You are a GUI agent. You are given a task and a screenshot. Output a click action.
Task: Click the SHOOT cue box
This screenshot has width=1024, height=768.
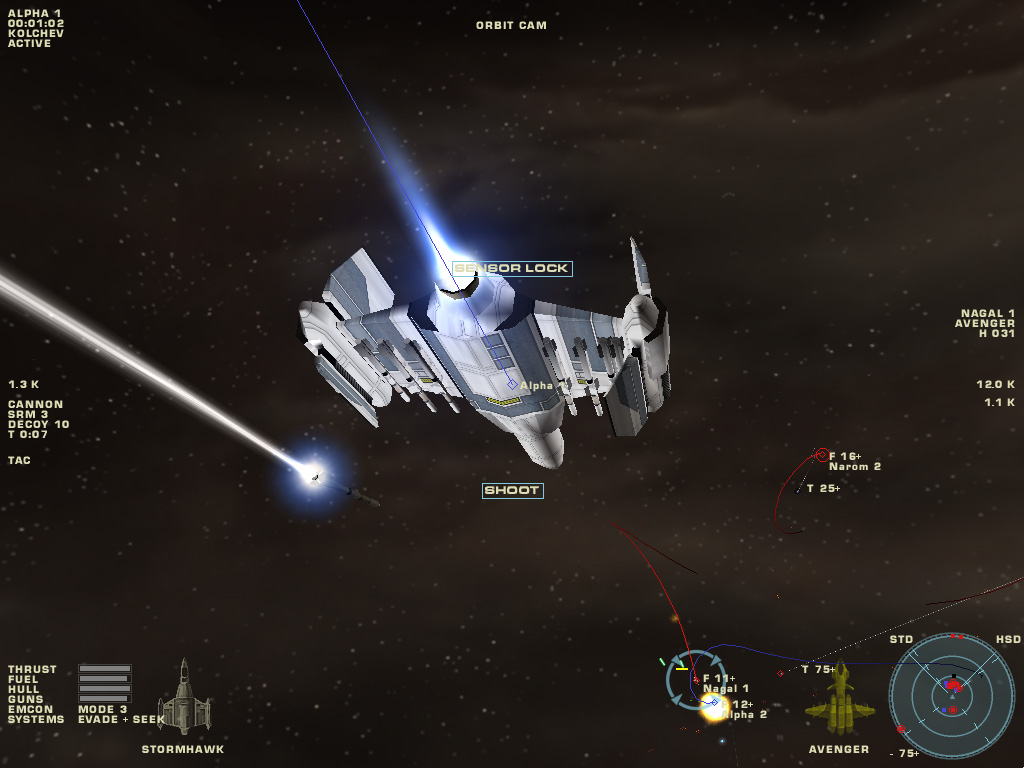click(x=512, y=490)
